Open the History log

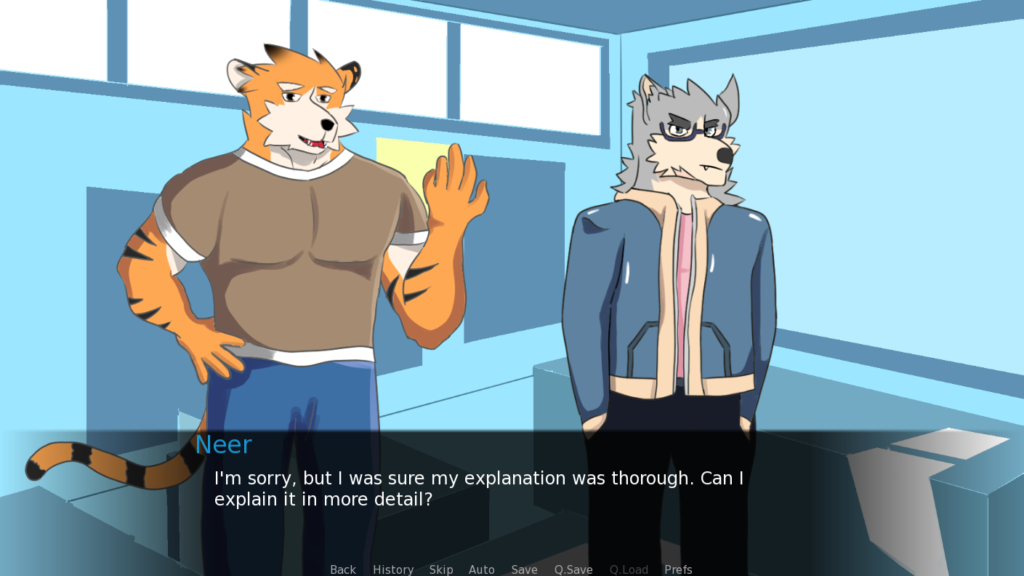(393, 569)
